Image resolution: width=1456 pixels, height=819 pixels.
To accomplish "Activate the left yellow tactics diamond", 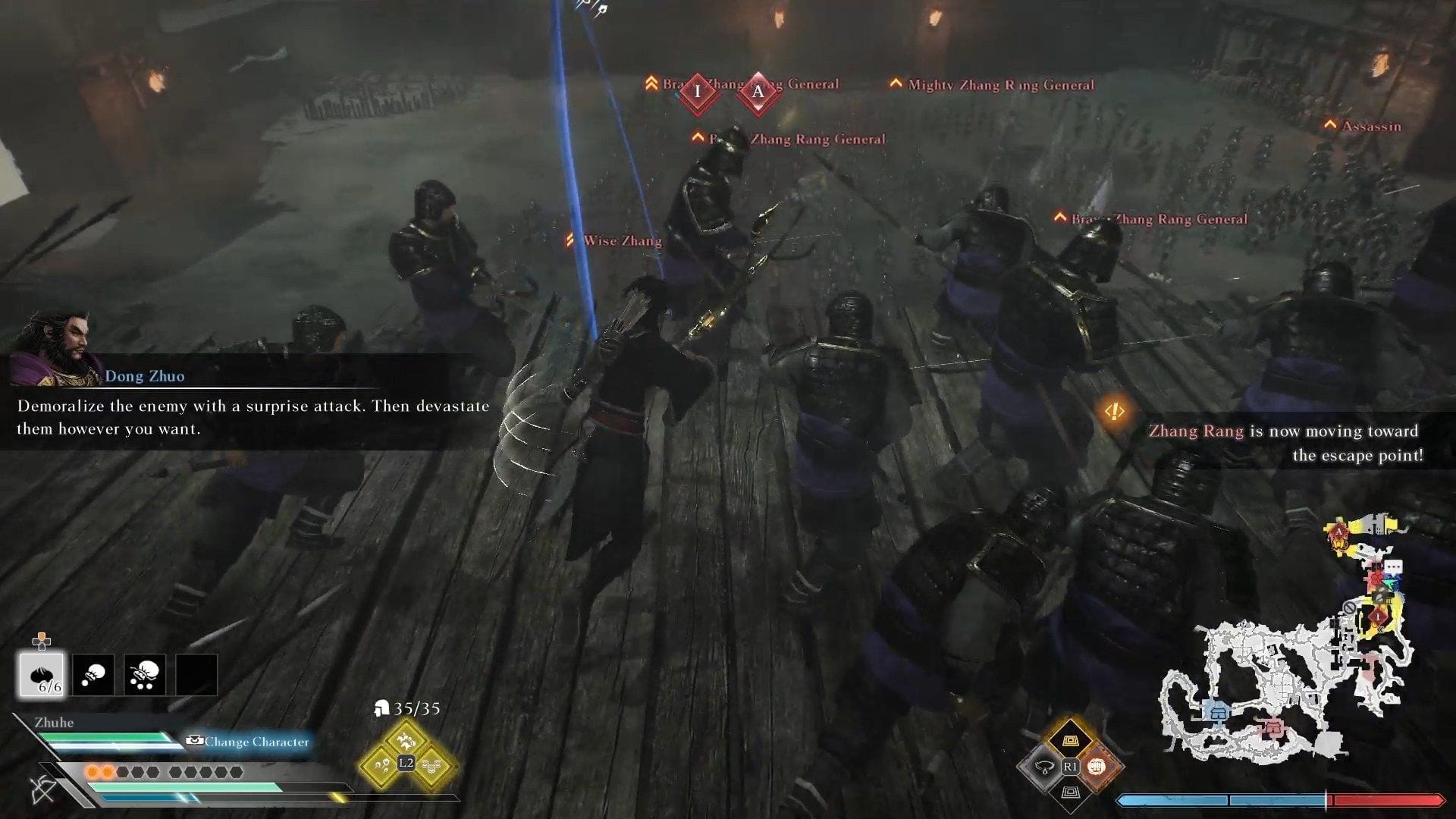I will point(381,765).
